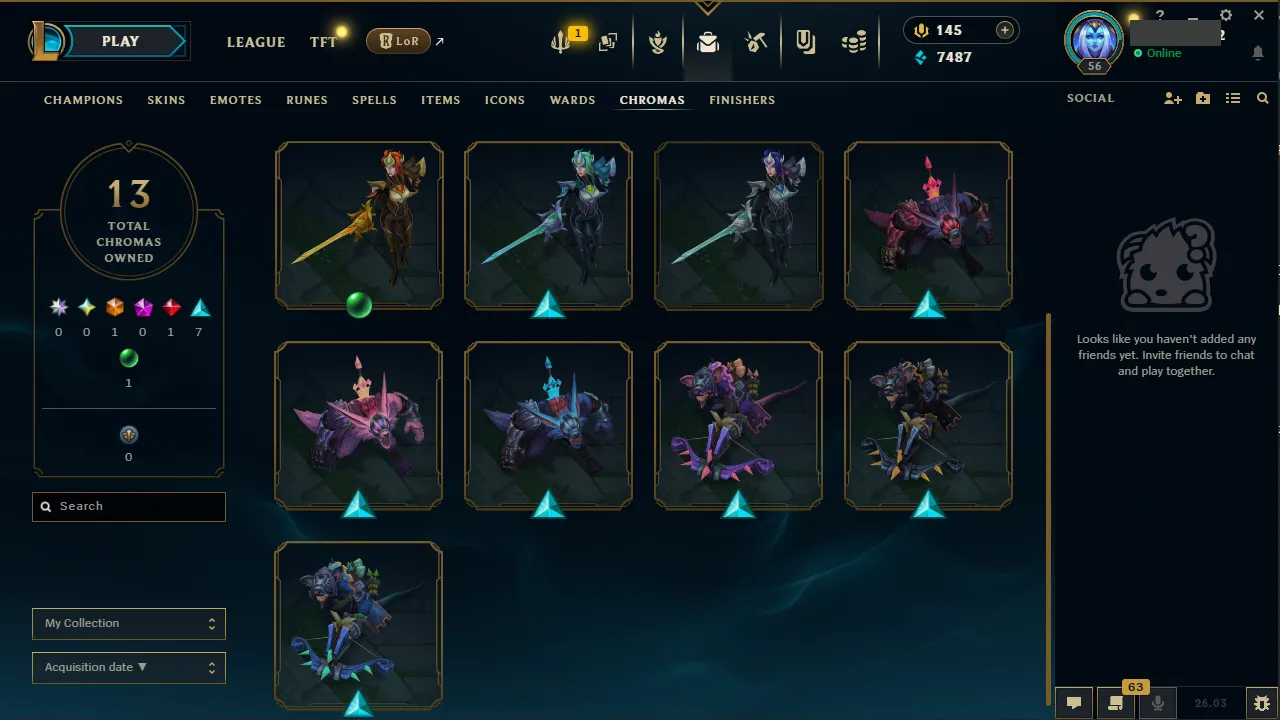Switch to the SKINS tab

(x=166, y=100)
